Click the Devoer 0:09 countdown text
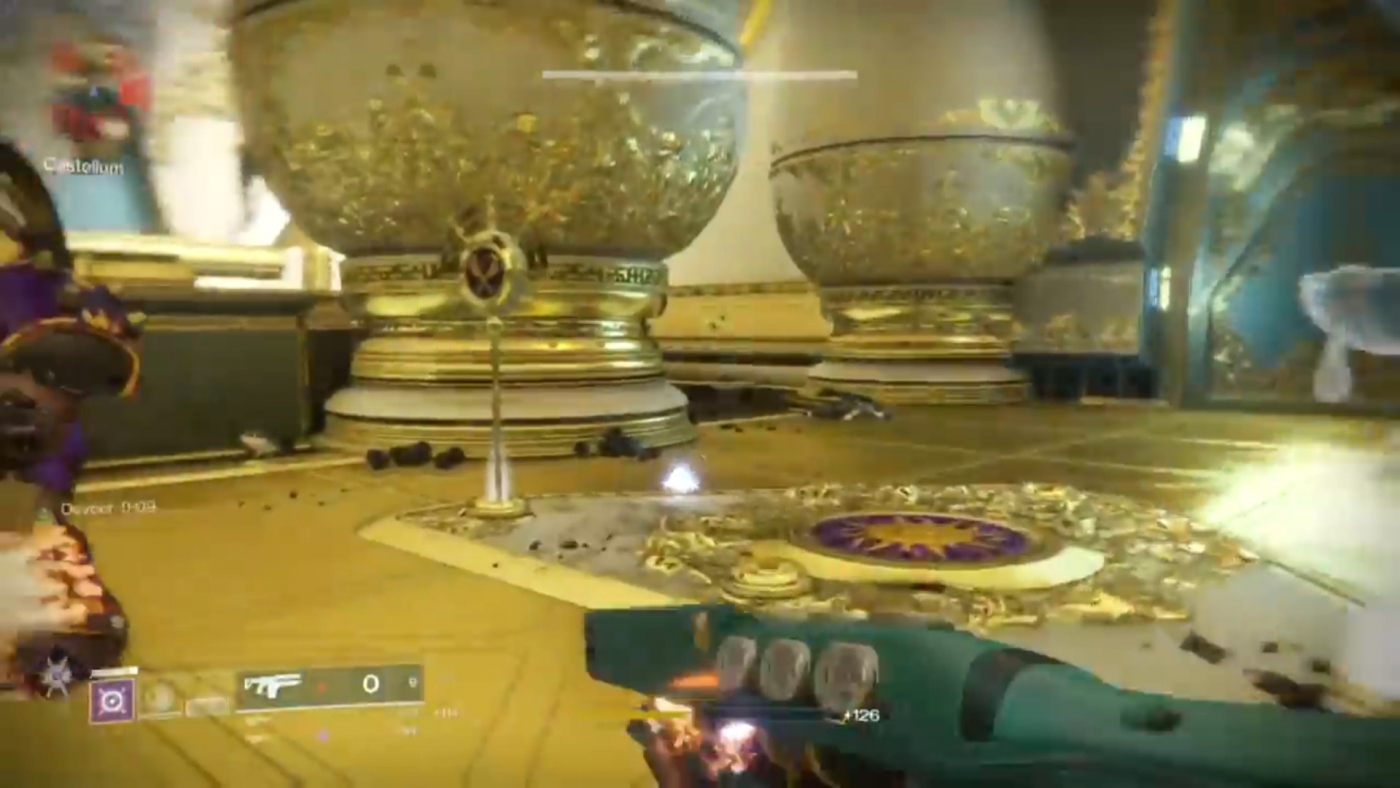Viewport: 1400px width, 788px height. (x=108, y=508)
